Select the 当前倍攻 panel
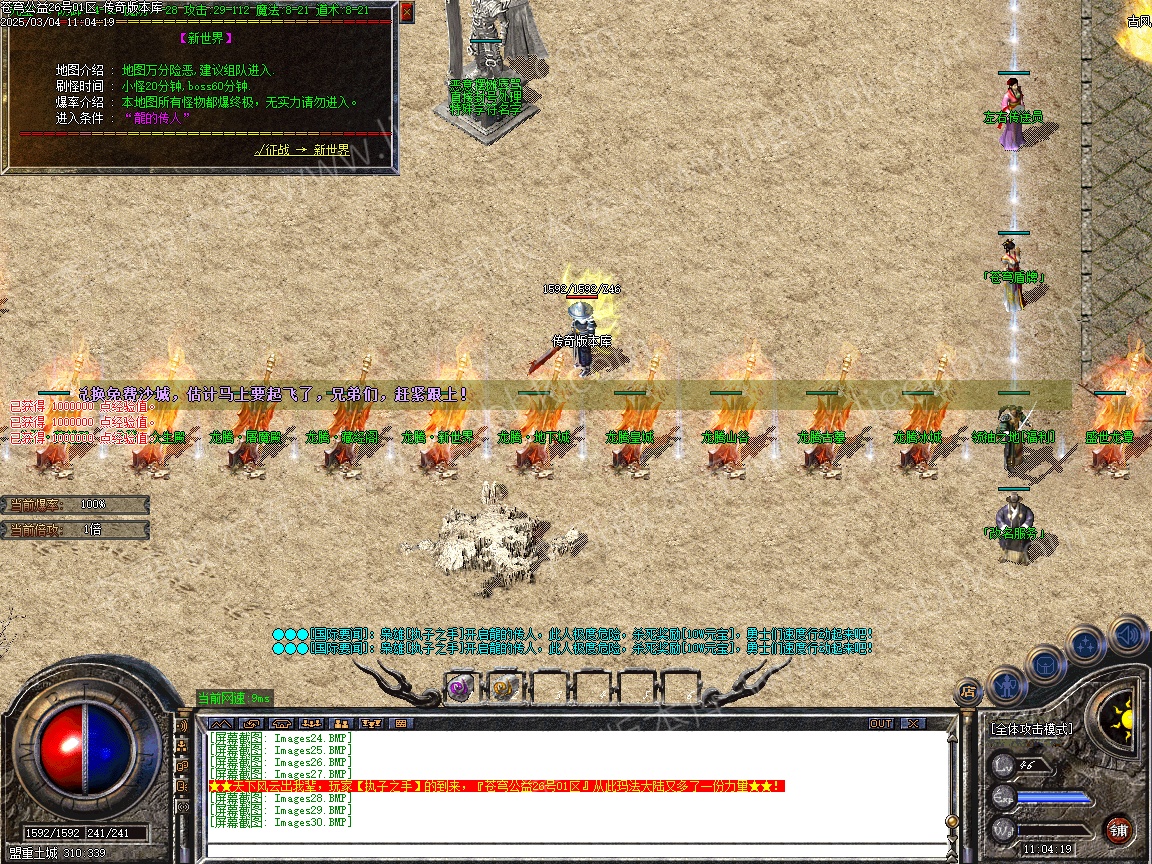1152x864 pixels. coord(76,529)
